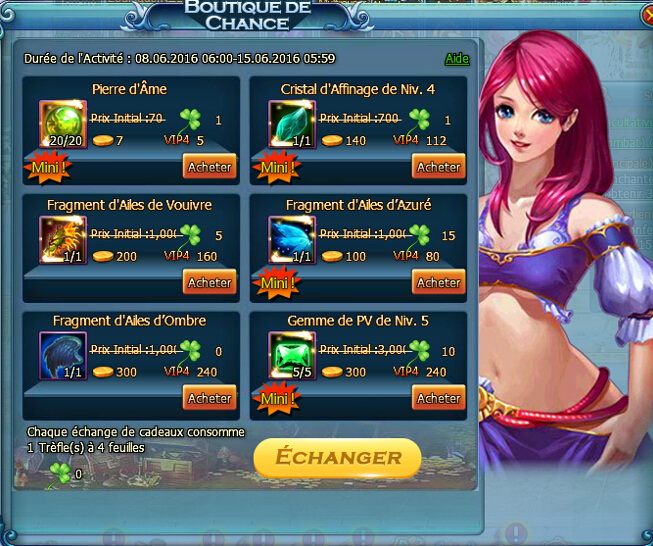Acheter the Gemme de PV de Niv. 5
Screen dimensions: 653x546
438,399
